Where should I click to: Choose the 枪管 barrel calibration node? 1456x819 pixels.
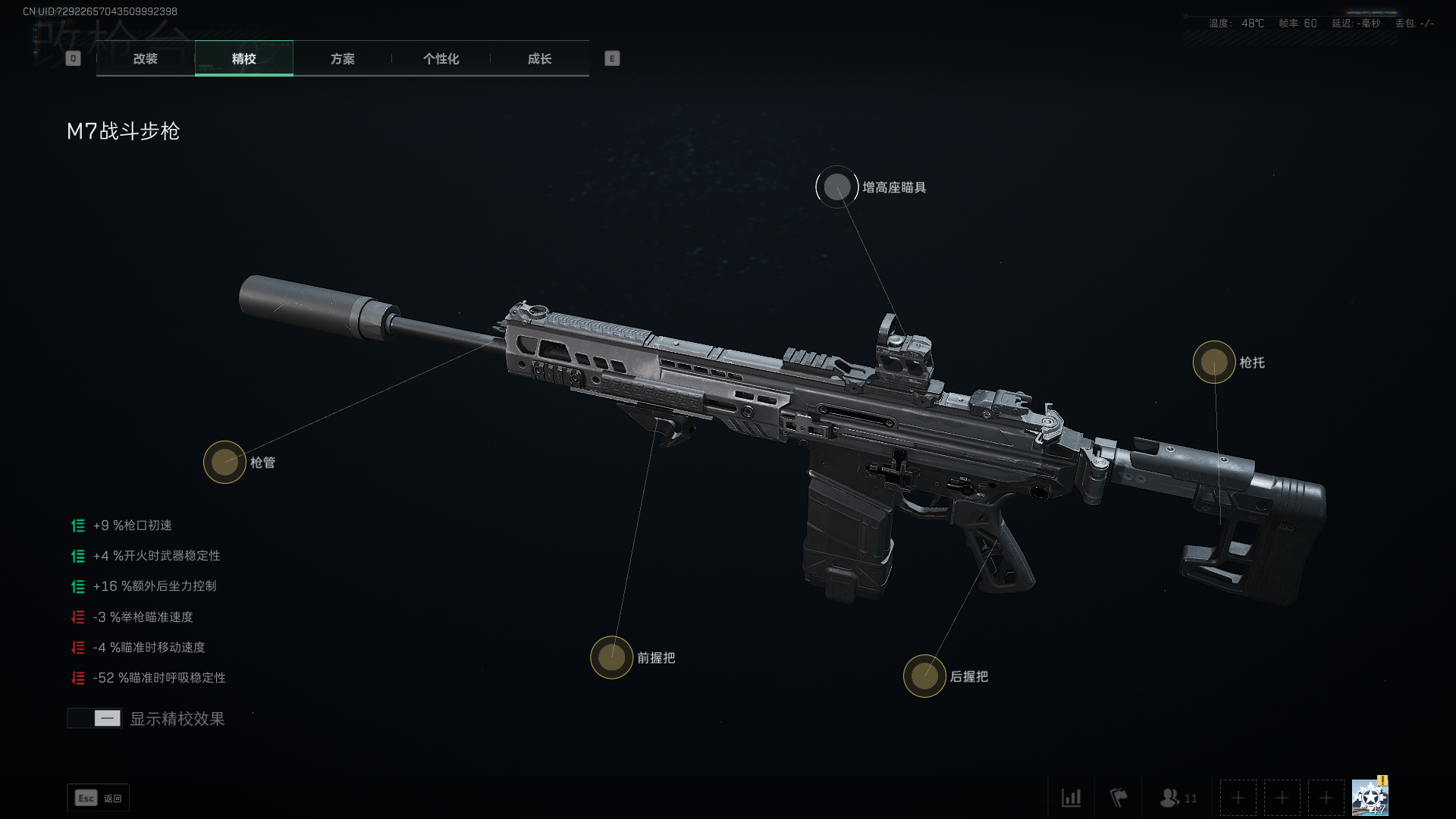[224, 462]
